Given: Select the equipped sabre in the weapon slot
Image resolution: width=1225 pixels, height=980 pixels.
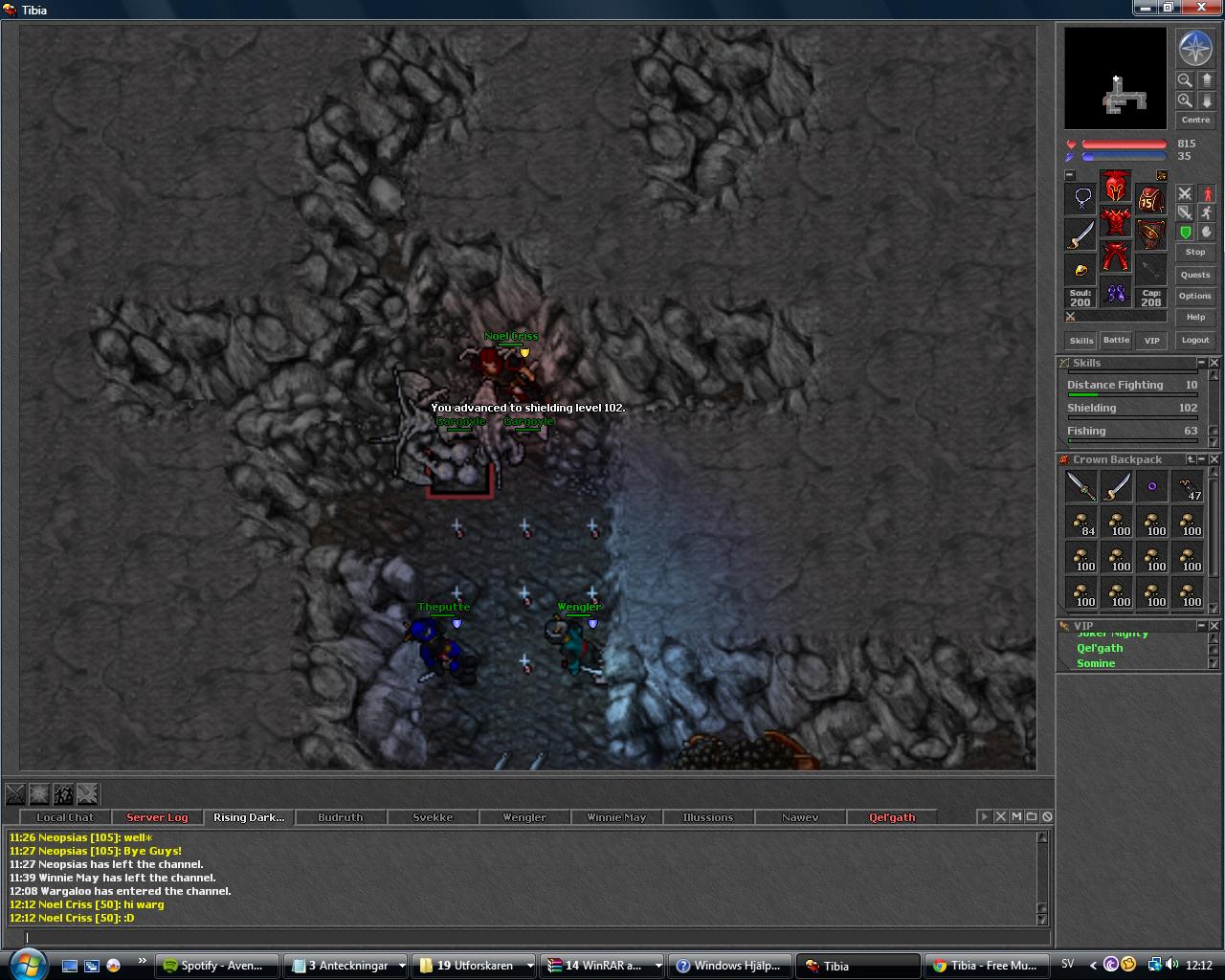Looking at the screenshot, I should [x=1081, y=234].
